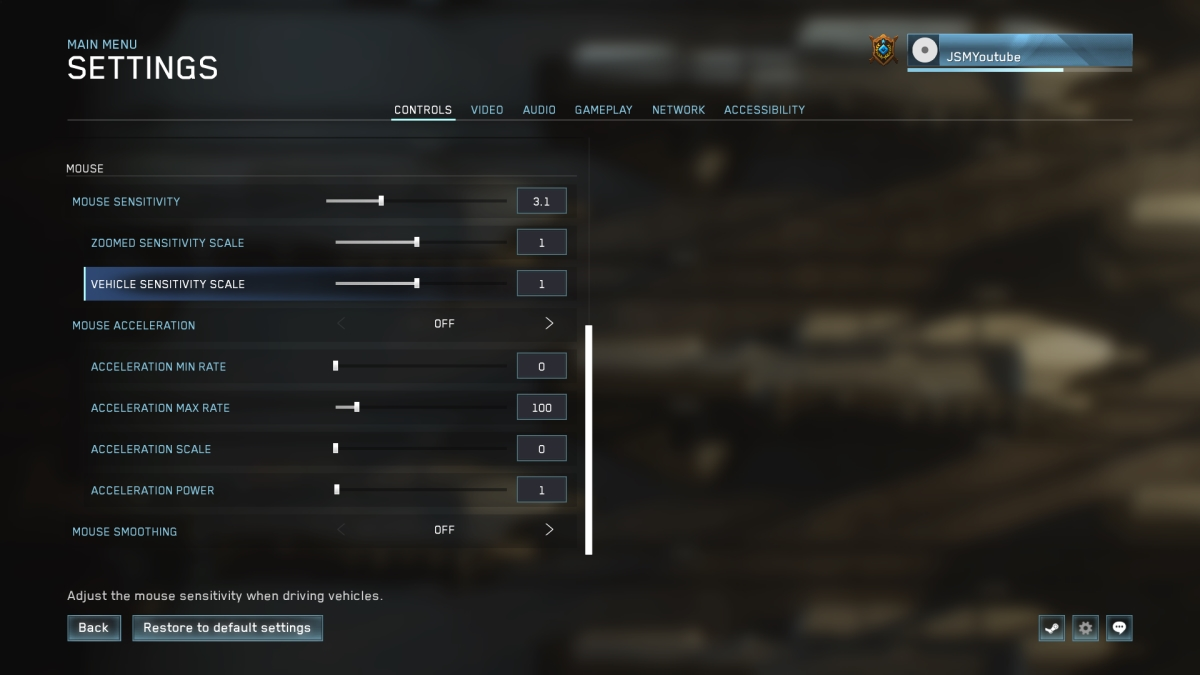Click the Acceleration Power value box
The width and height of the screenshot is (1200, 675).
pyautogui.click(x=541, y=490)
